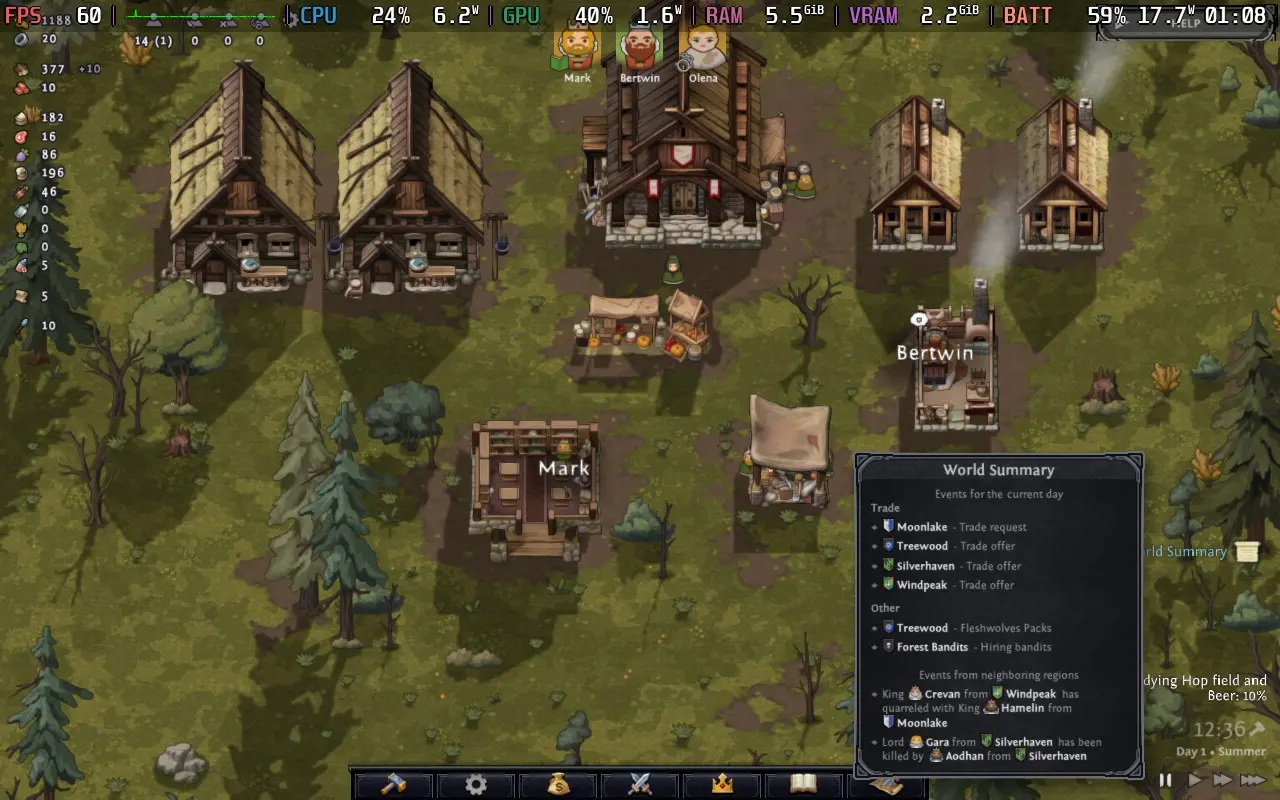Screen dimensions: 1280x800
Task: Set game to triple fast-forward speed
Action: [1253, 780]
